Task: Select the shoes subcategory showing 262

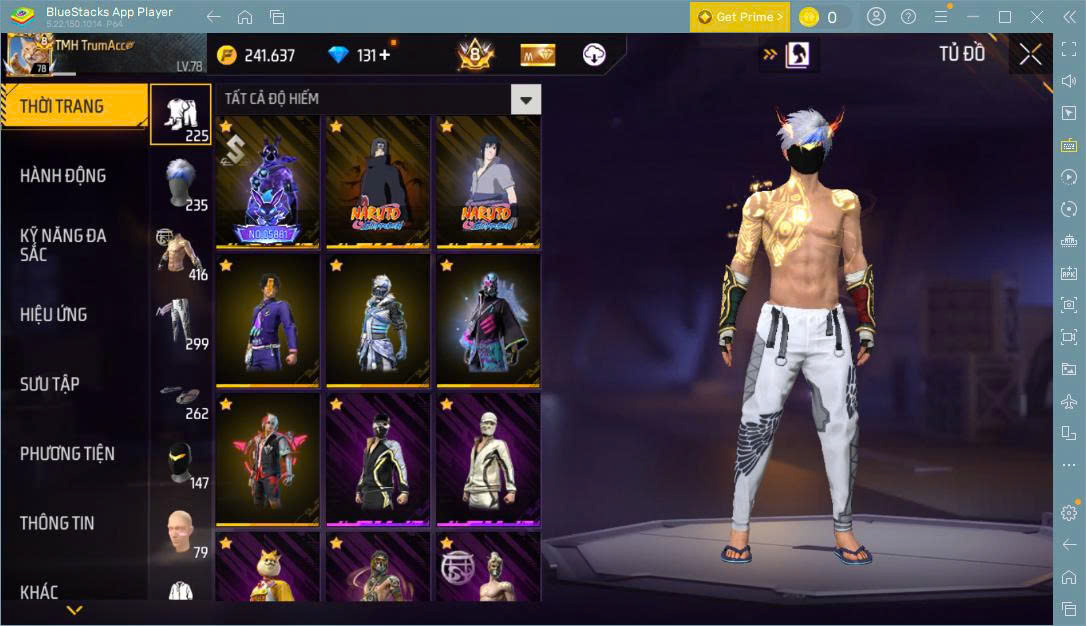Action: coord(181,393)
